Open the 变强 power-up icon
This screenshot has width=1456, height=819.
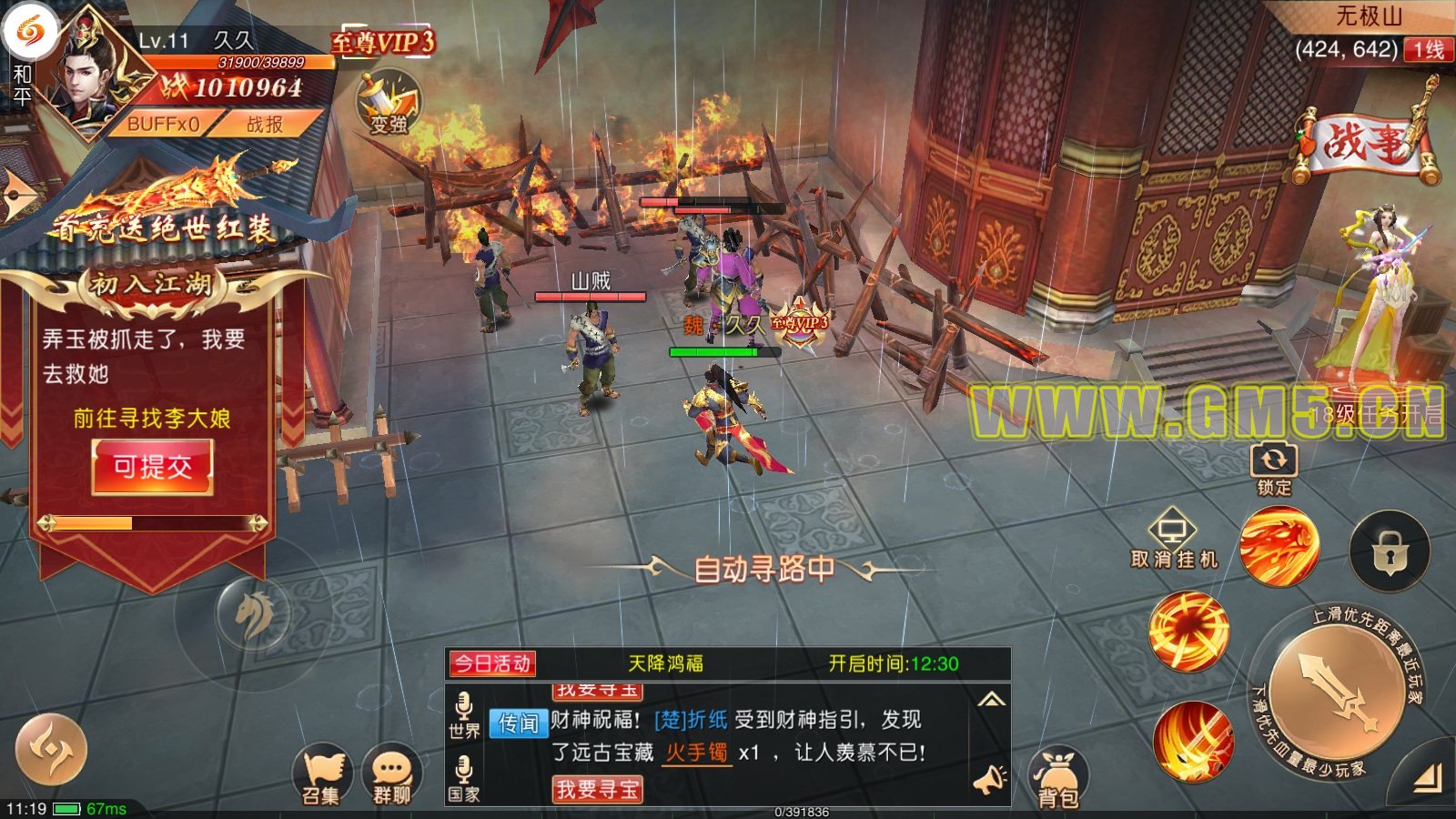388,105
